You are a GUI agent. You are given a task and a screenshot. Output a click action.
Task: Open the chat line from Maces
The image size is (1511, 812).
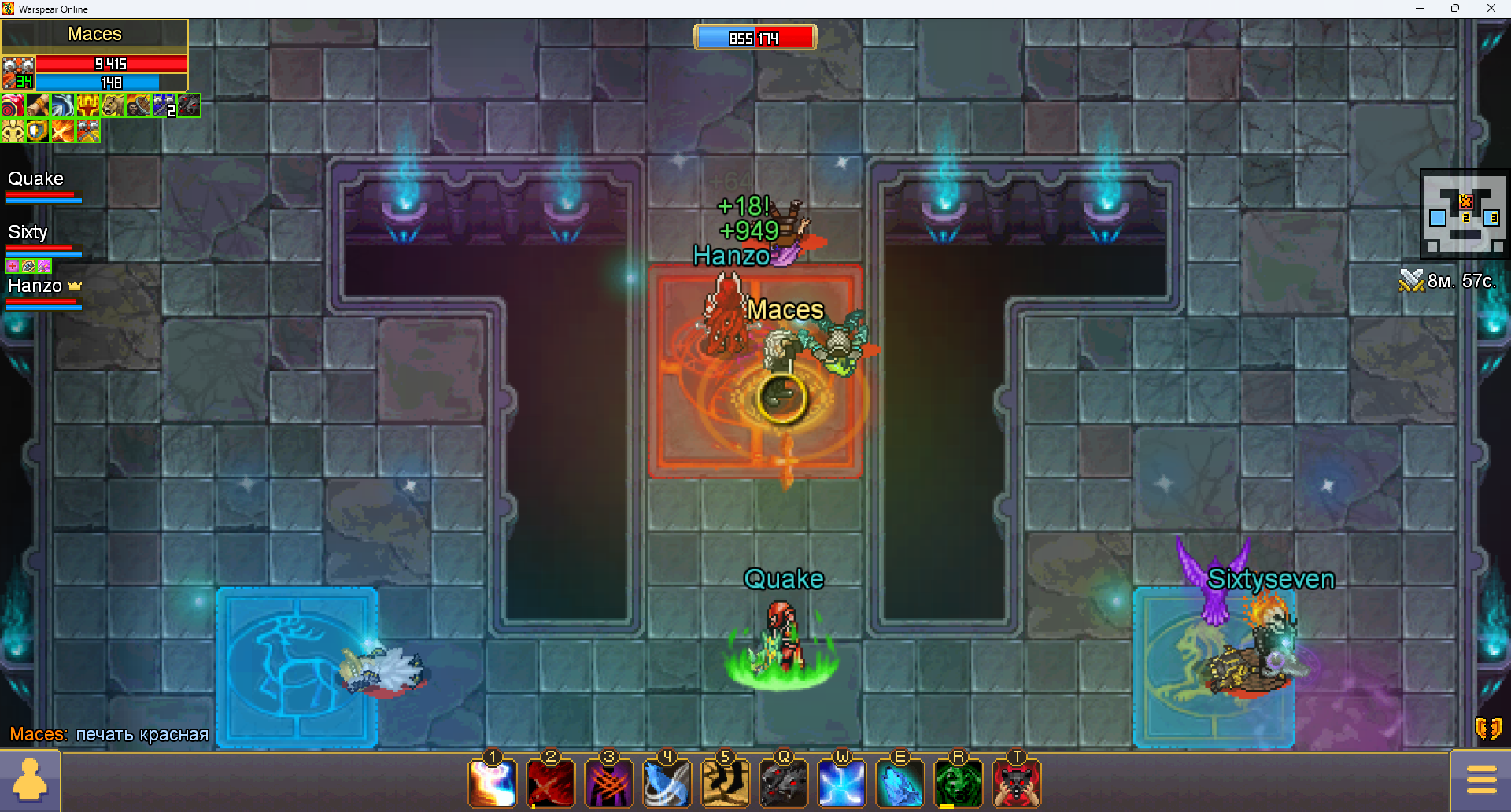tap(109, 734)
